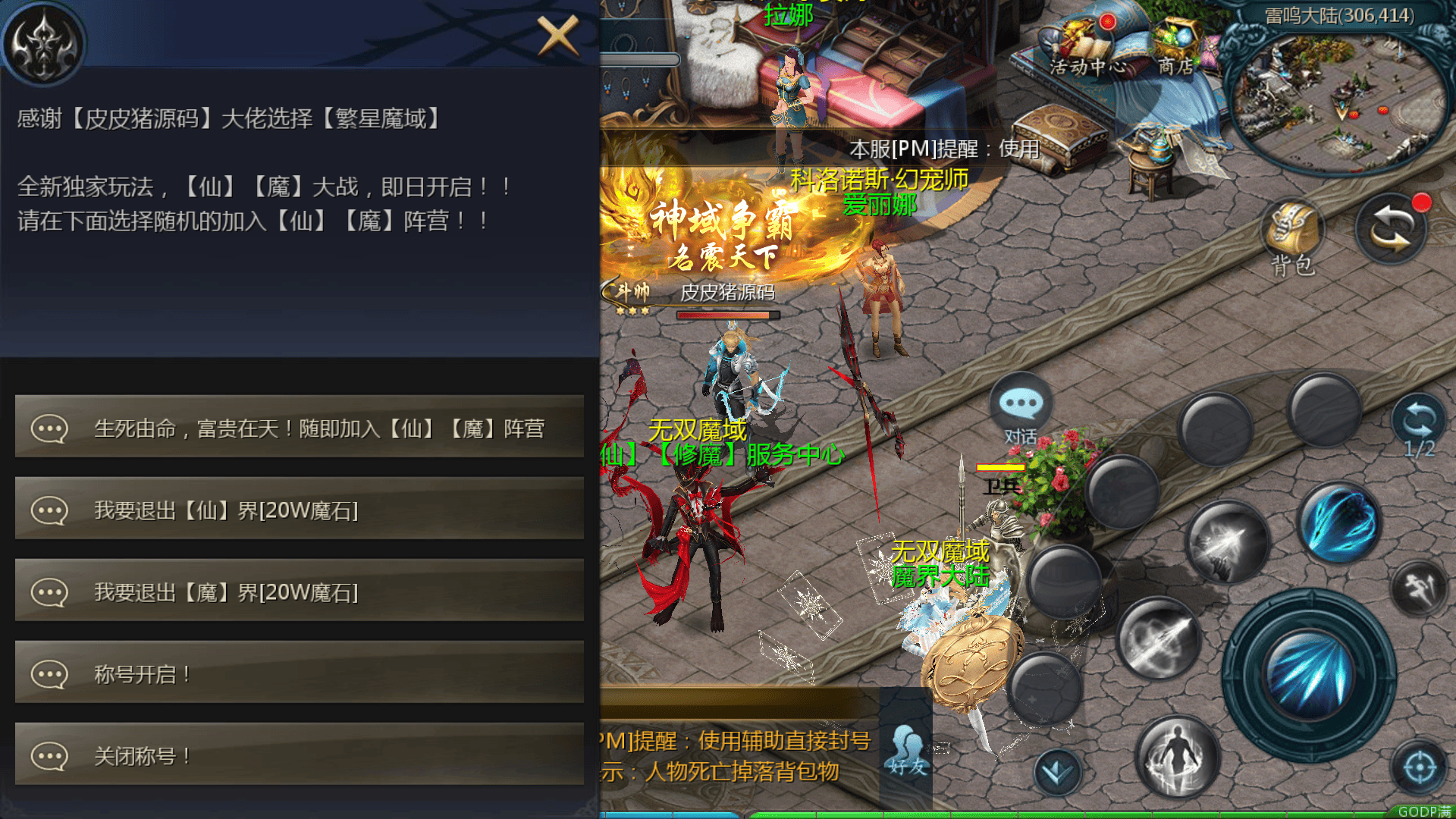Open the 好友 friends list
Viewport: 1456px width, 819px height.
908,751
